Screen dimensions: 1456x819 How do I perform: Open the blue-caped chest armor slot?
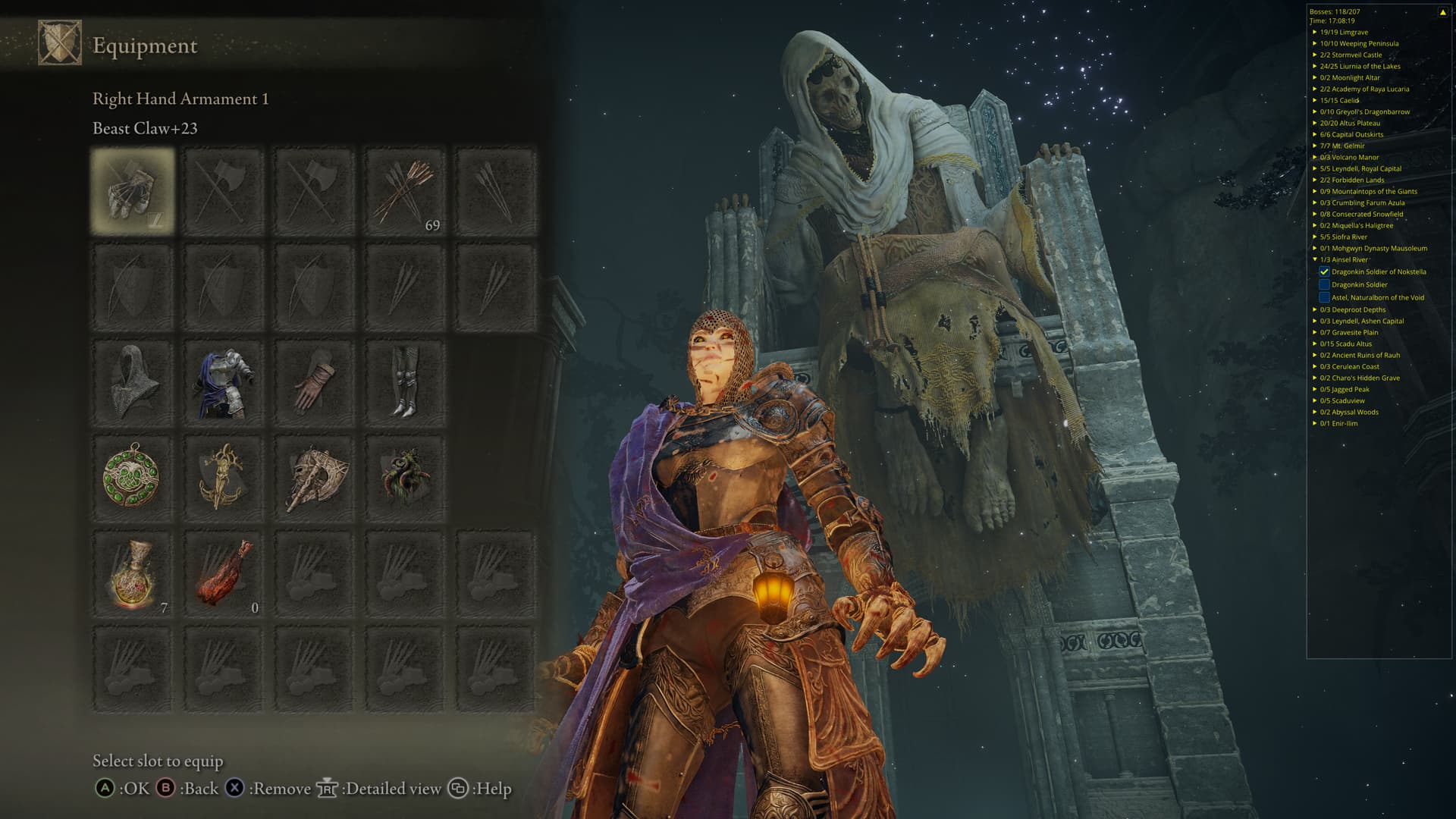[223, 383]
